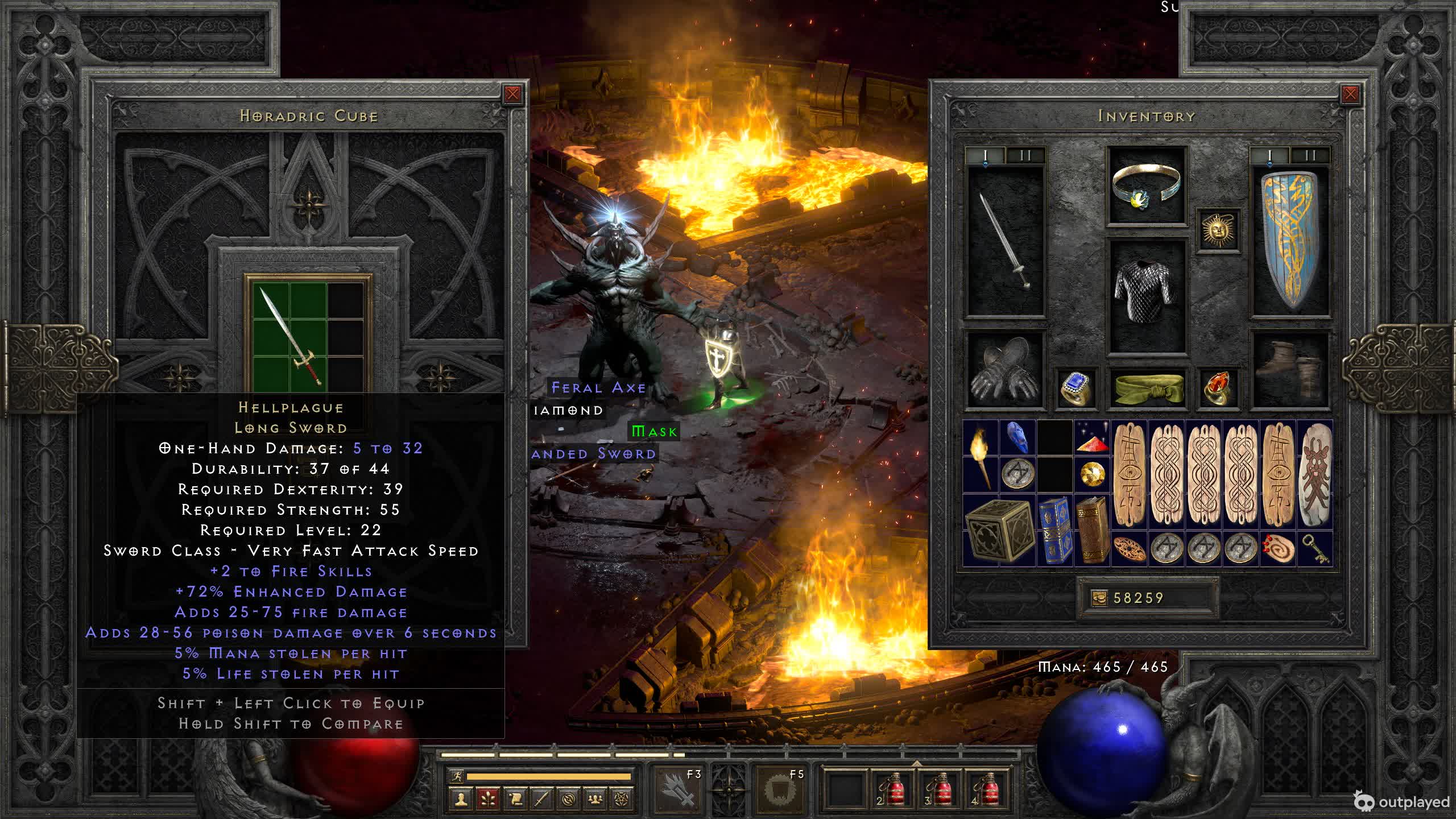Viewport: 1456px width, 819px height.
Task: Open the skill tree button in the mini-panel
Action: point(487,800)
